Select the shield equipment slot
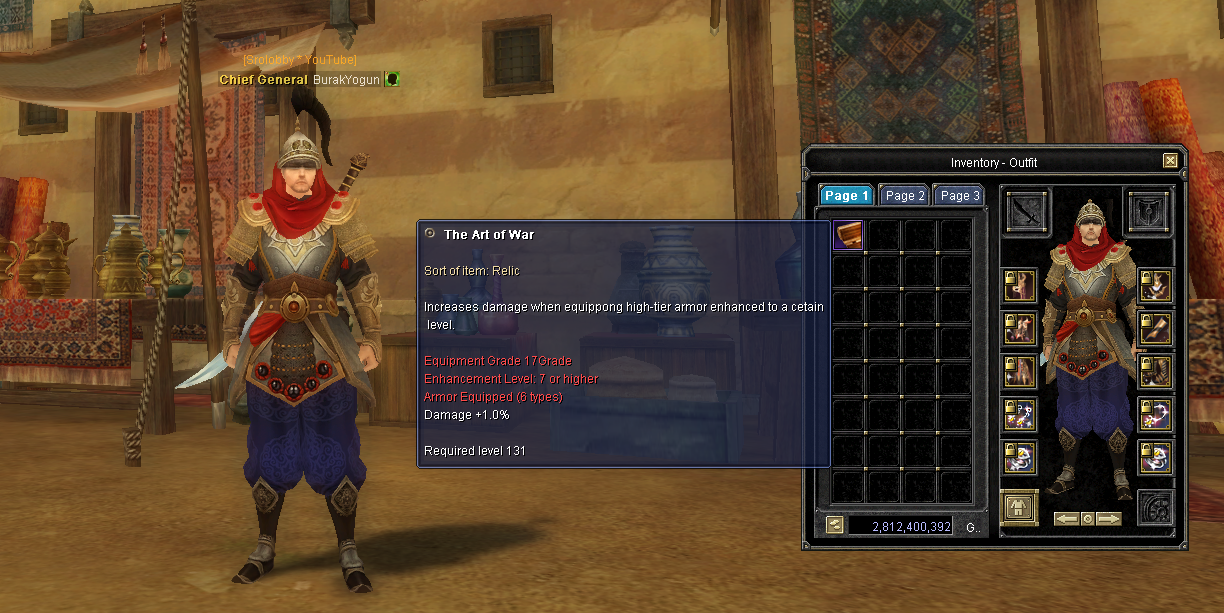Viewport: 1224px width, 613px height. pyautogui.click(x=1149, y=212)
